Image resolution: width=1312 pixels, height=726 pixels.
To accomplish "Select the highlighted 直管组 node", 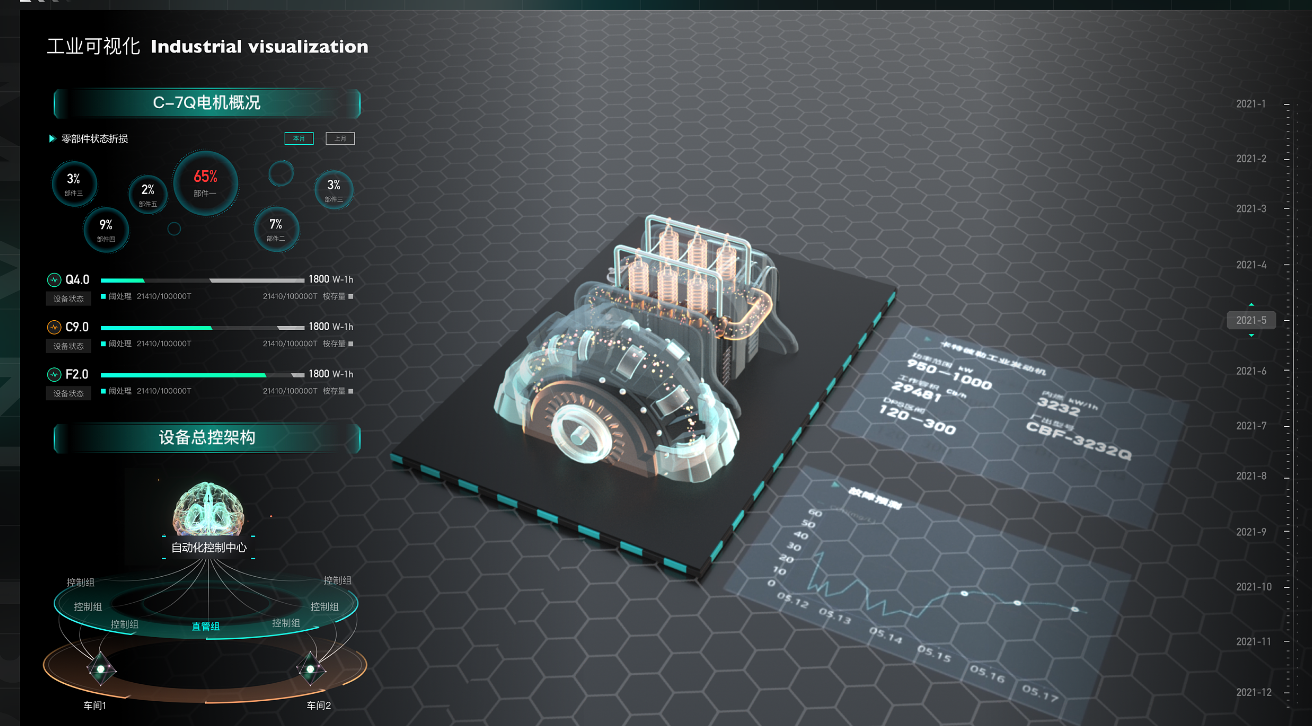I will (206, 626).
